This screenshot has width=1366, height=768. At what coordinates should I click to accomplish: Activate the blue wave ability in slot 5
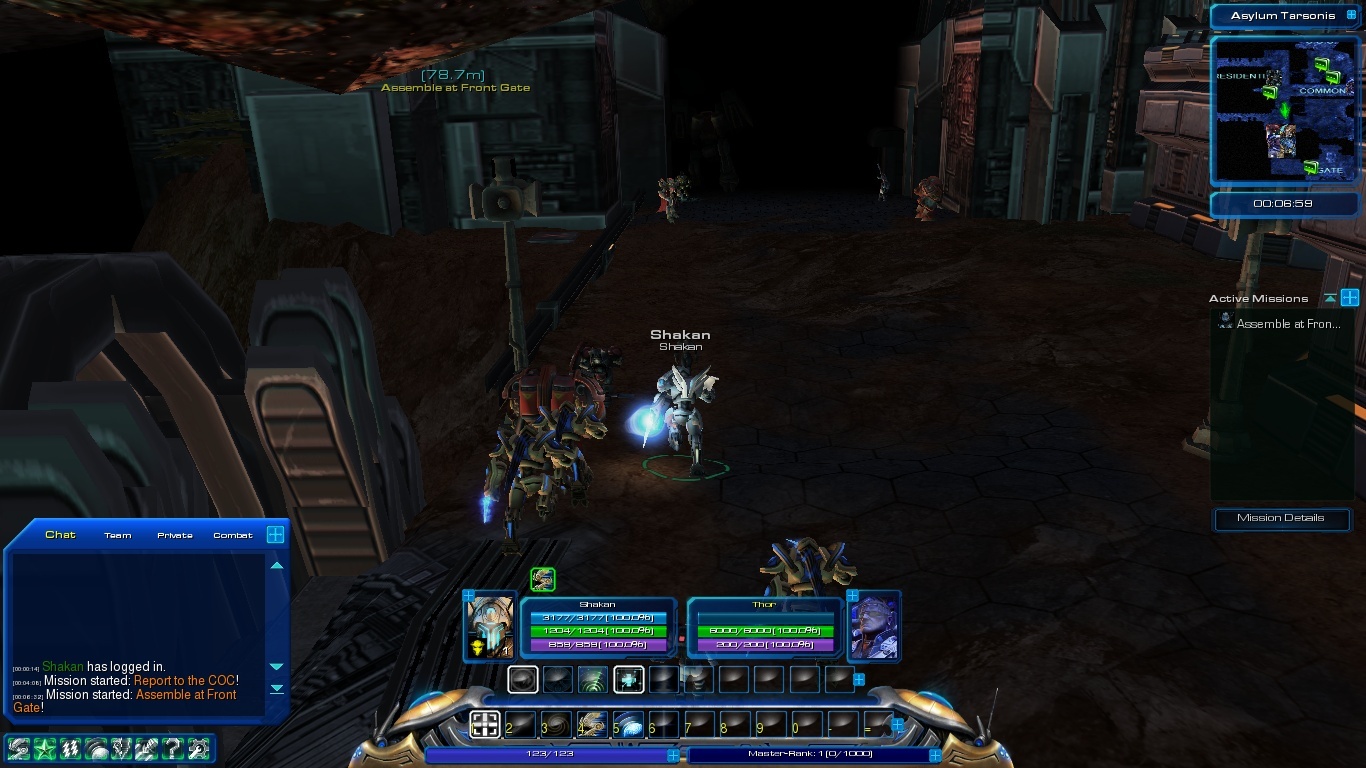629,724
